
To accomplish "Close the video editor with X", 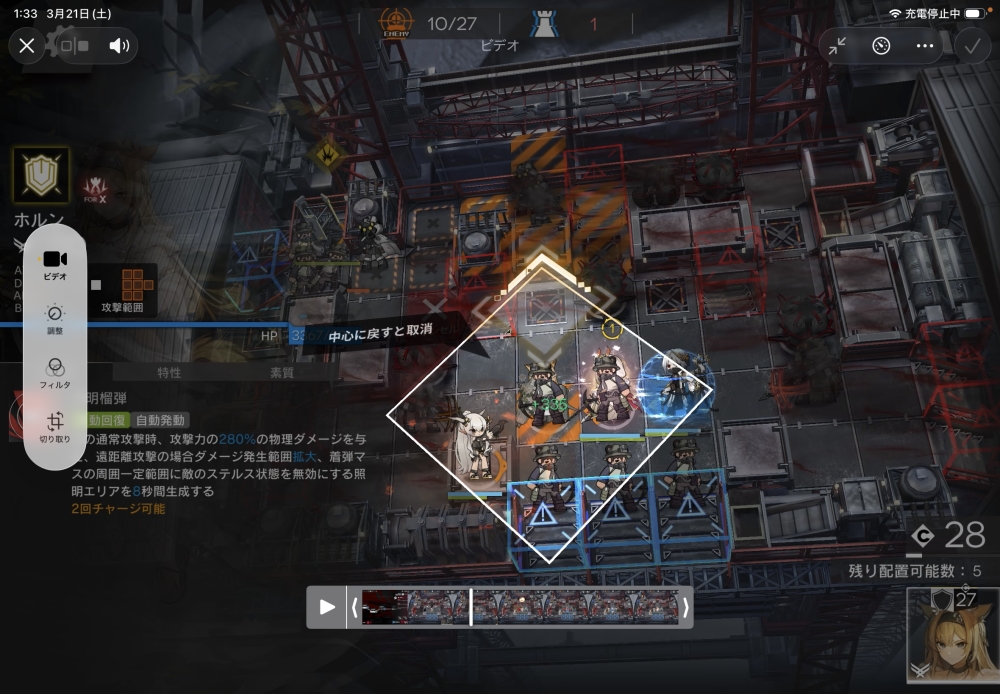I will 27,45.
